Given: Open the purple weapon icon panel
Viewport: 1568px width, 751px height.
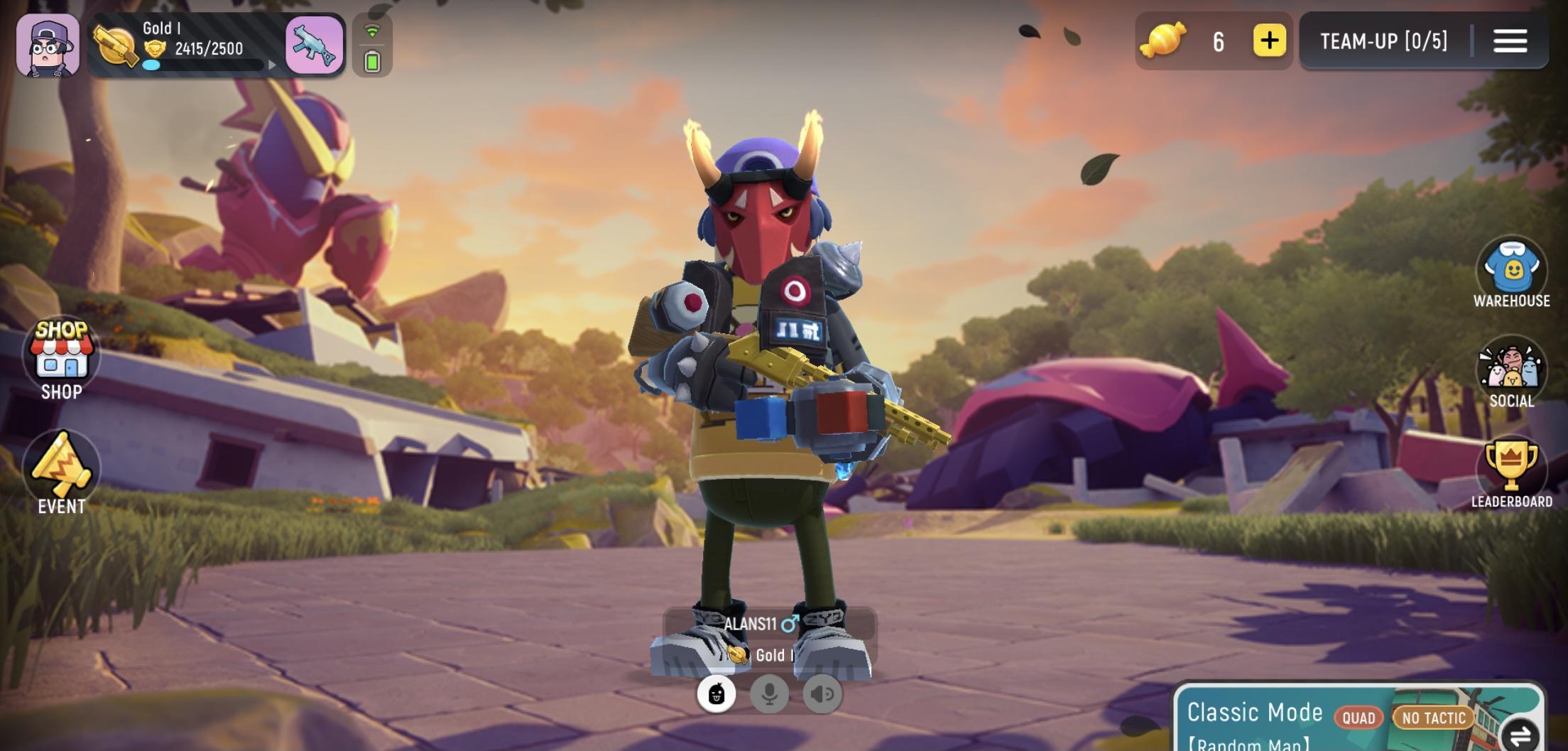Looking at the screenshot, I should coord(315,45).
